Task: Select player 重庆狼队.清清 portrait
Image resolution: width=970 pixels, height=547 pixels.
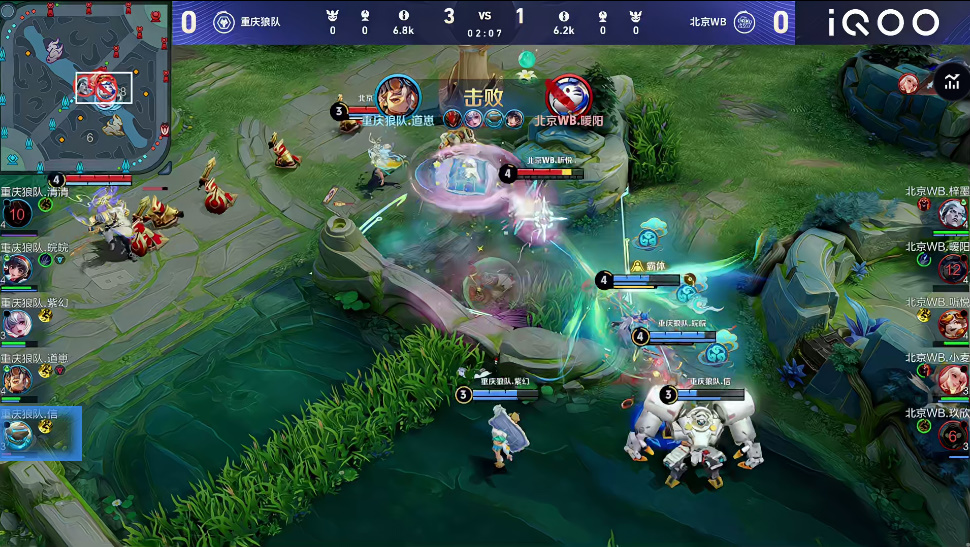Action: (17, 212)
